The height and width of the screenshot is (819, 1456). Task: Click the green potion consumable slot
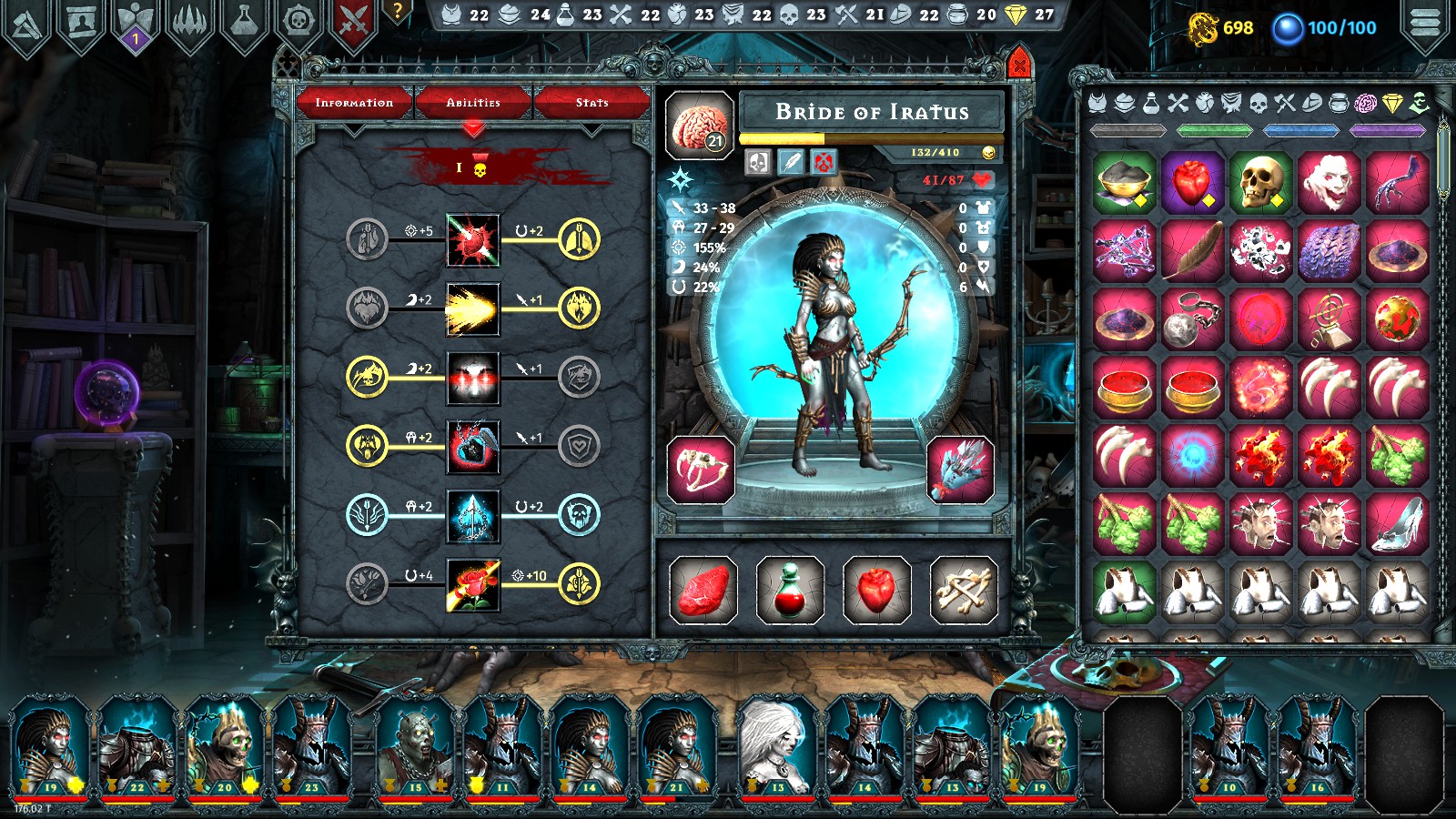coord(789,588)
